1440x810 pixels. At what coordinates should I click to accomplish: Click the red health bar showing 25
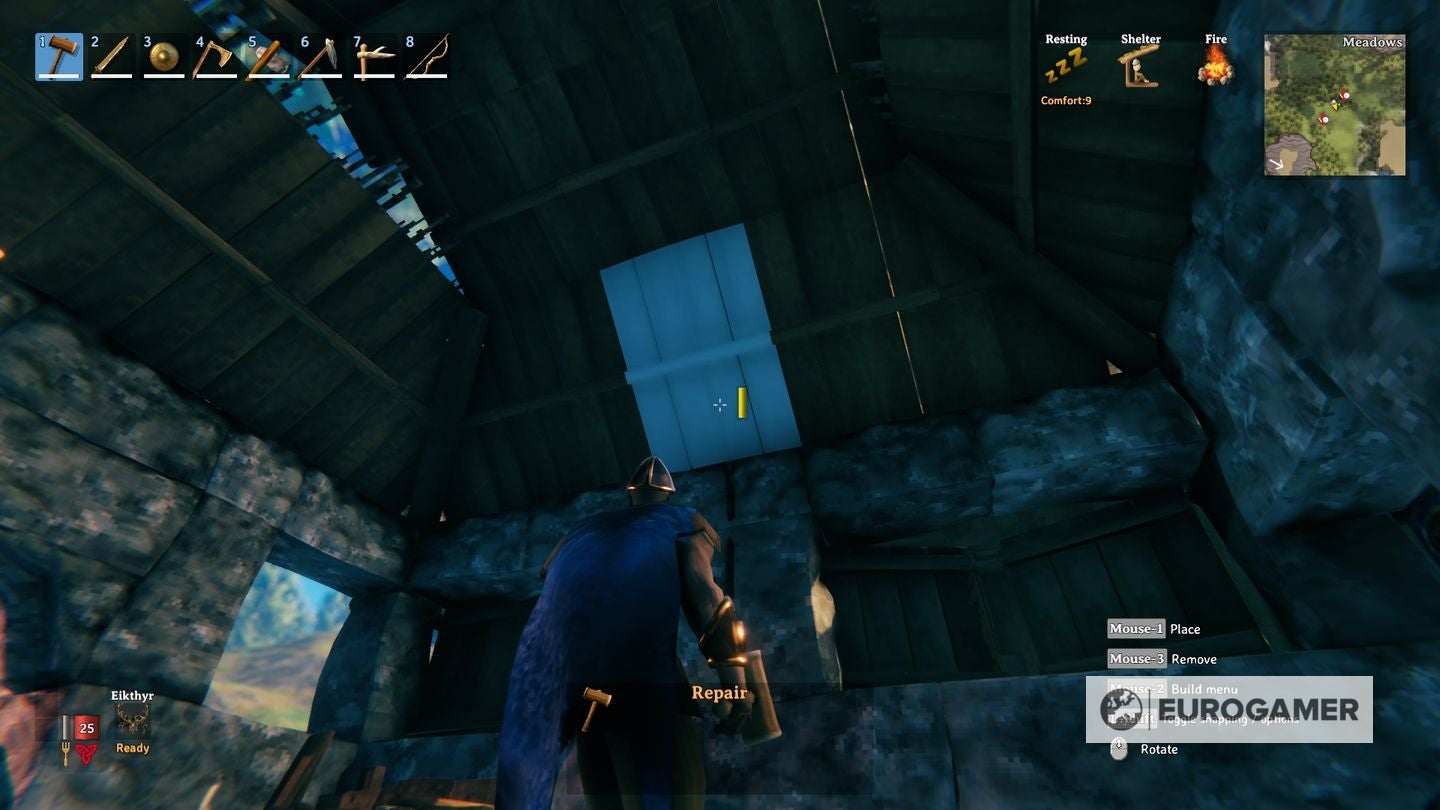pyautogui.click(x=86, y=728)
